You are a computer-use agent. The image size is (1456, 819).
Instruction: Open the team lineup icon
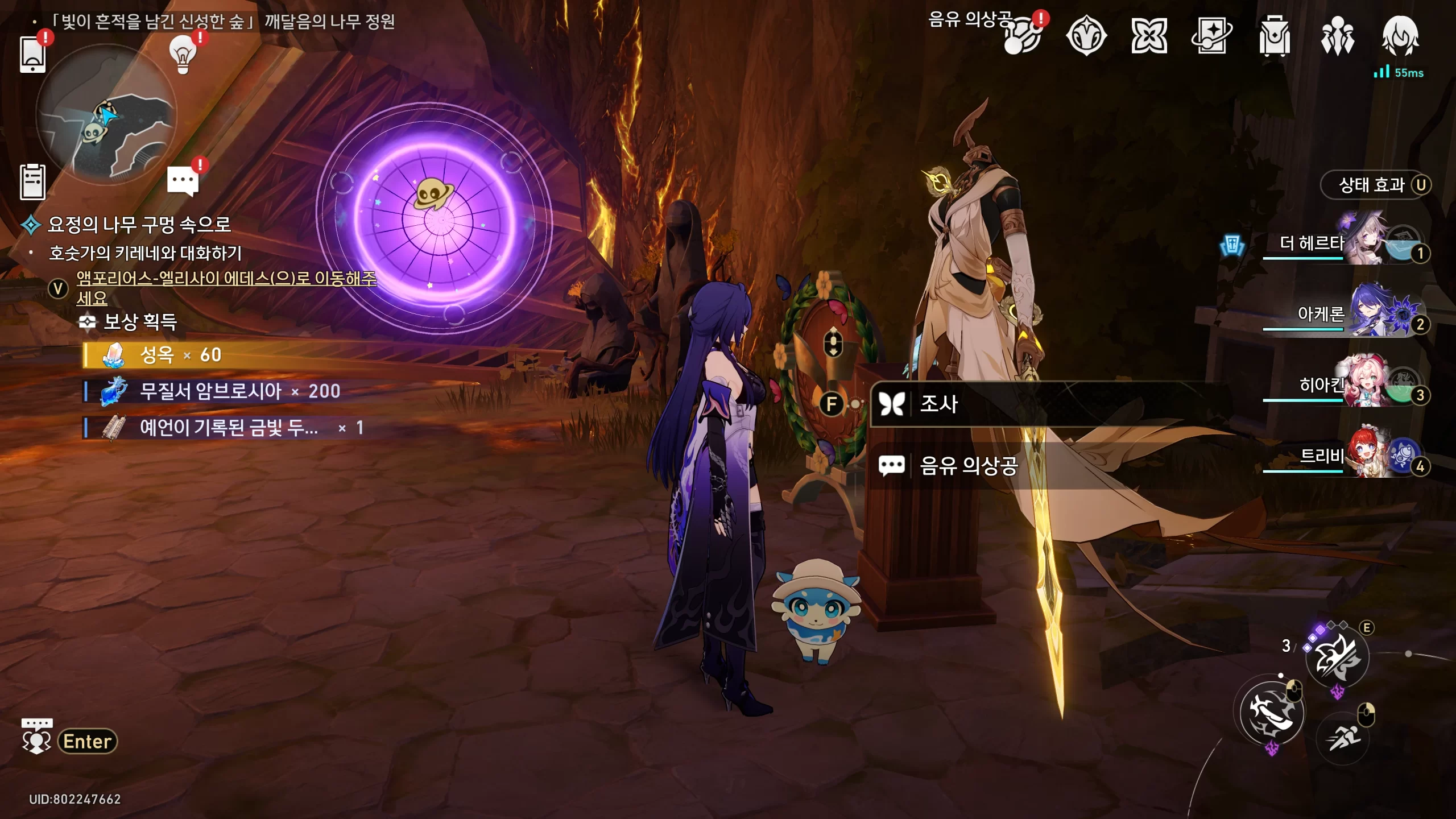[x=1337, y=36]
